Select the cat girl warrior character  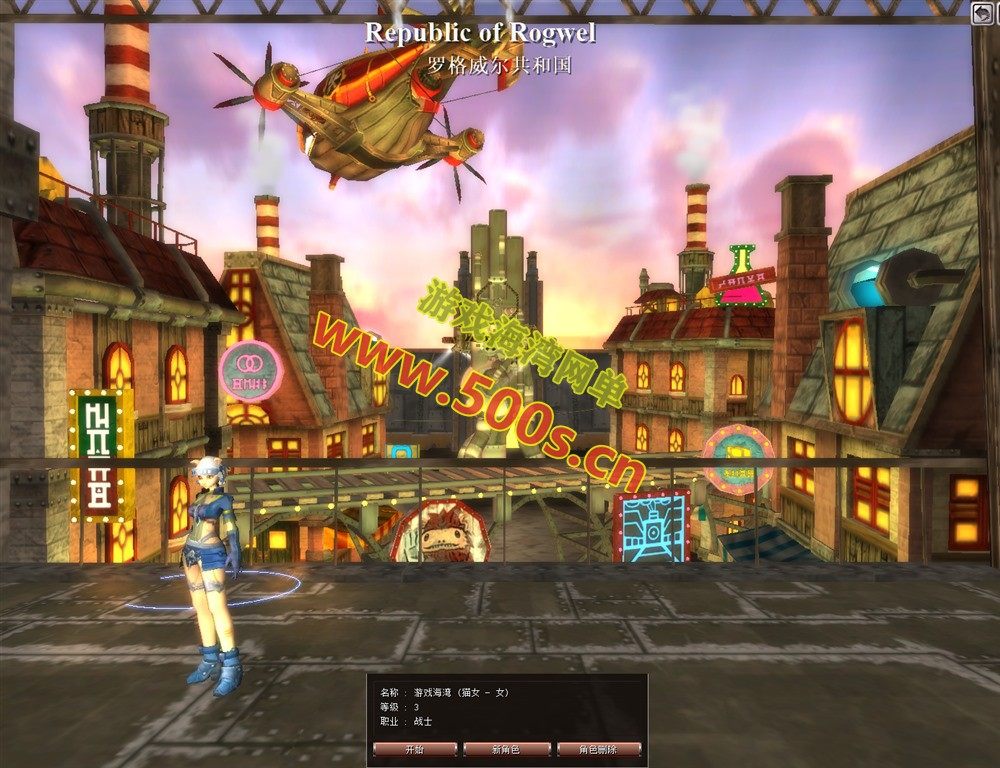tap(214, 570)
